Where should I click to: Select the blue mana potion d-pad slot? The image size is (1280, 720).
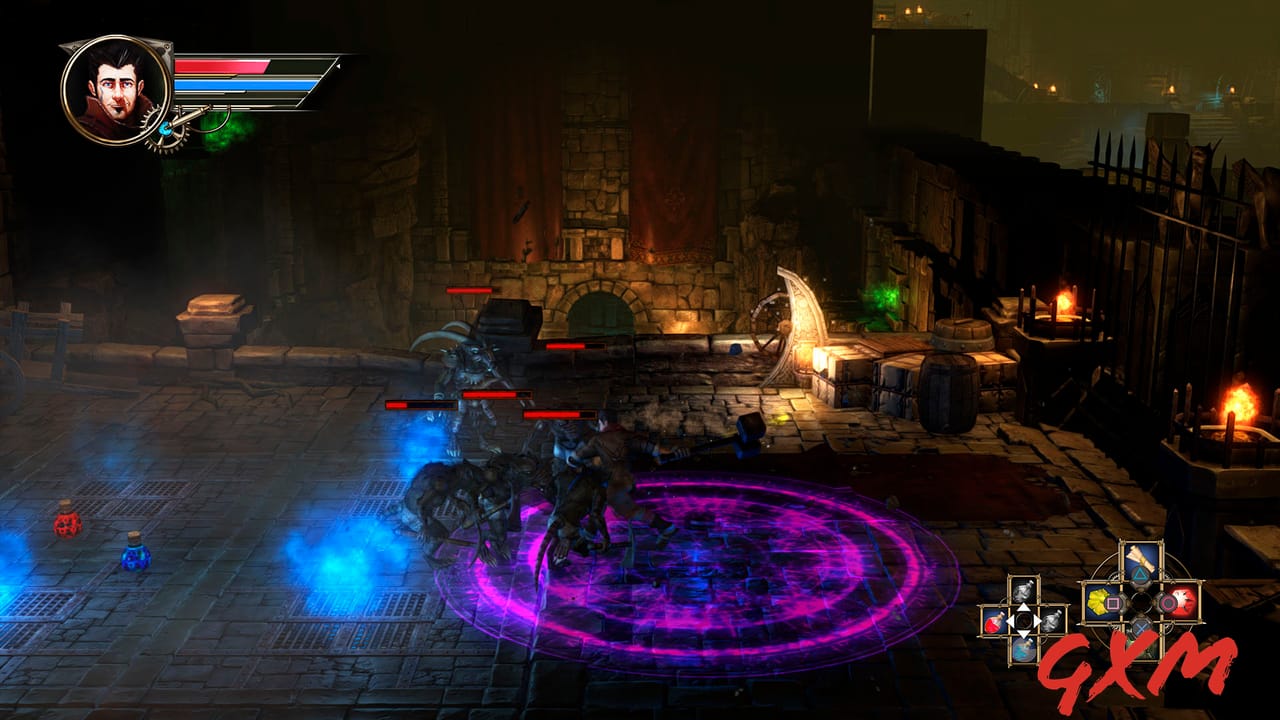point(1023,651)
